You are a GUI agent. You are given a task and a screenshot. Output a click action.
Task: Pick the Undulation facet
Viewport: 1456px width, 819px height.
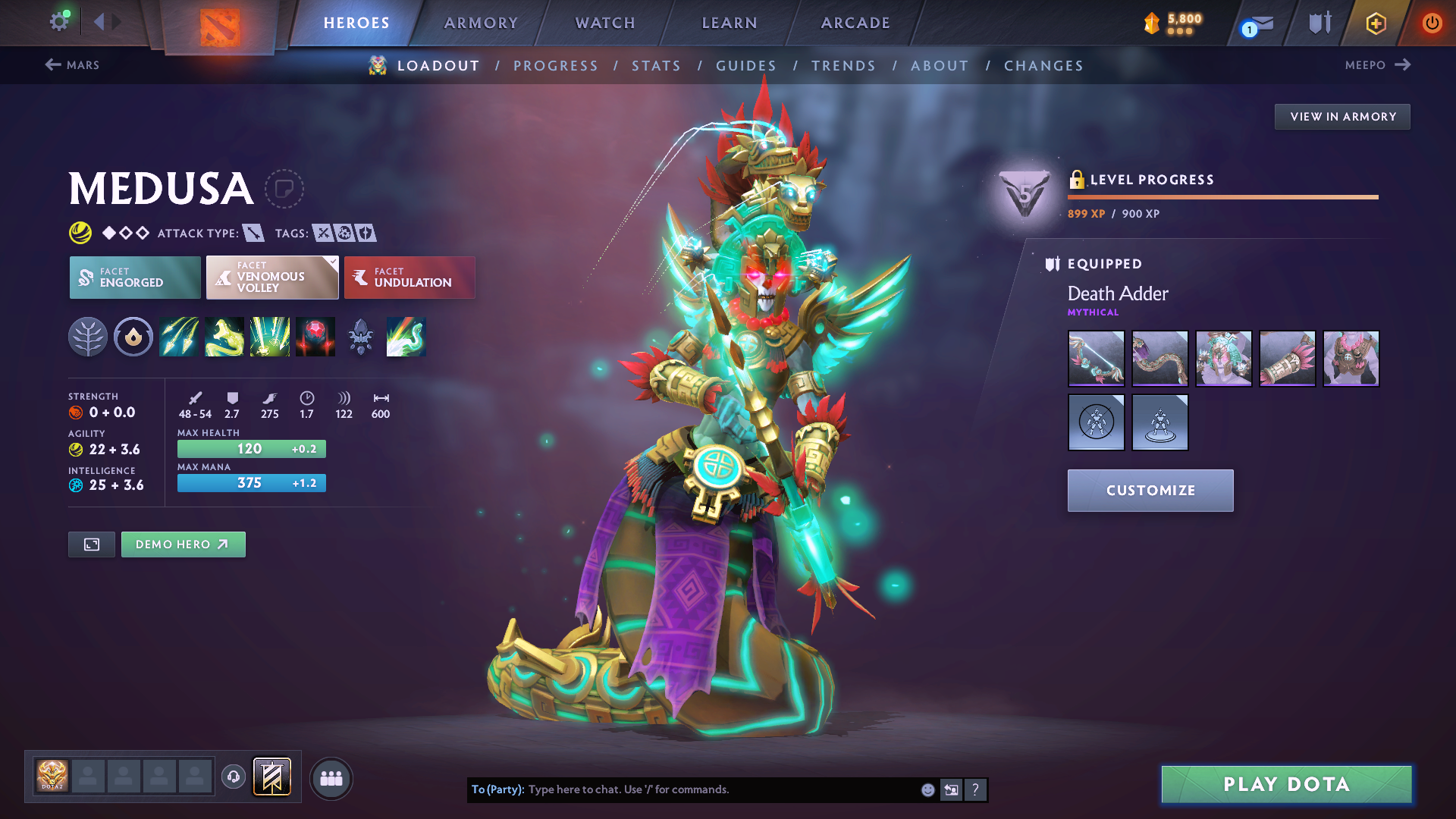point(409,278)
